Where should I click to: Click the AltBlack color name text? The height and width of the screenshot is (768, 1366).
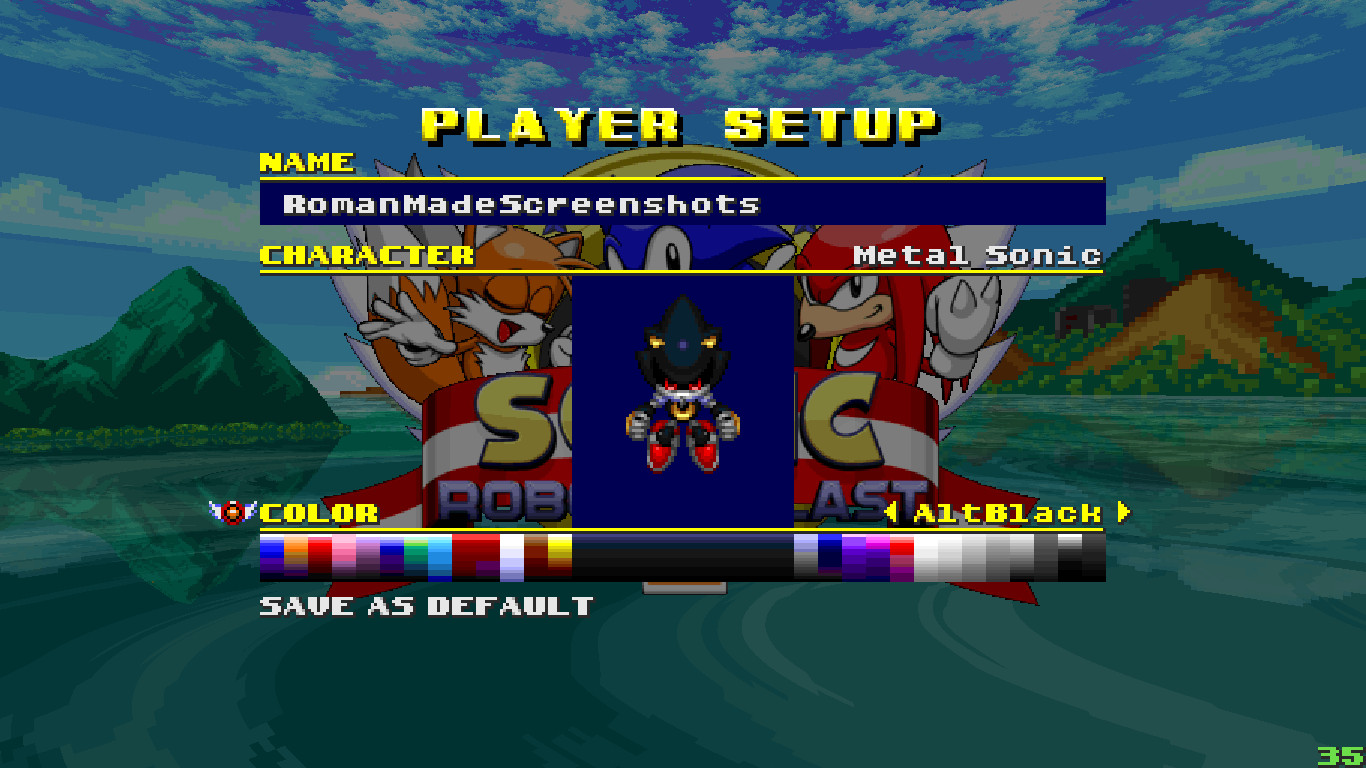pyautogui.click(x=1011, y=514)
